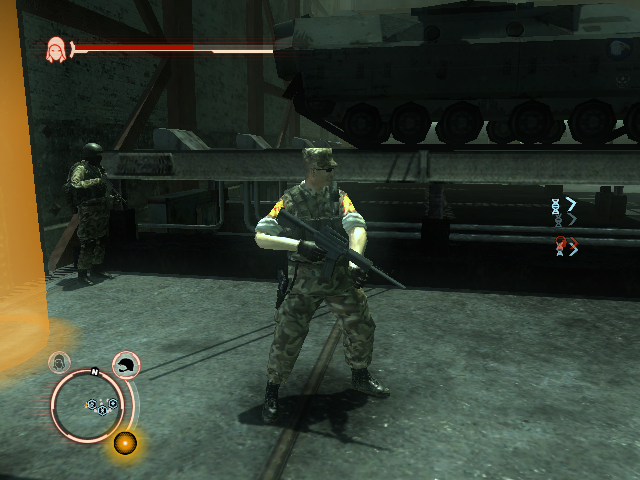Click the circular minimap radar
The height and width of the screenshot is (480, 640).
point(93,406)
